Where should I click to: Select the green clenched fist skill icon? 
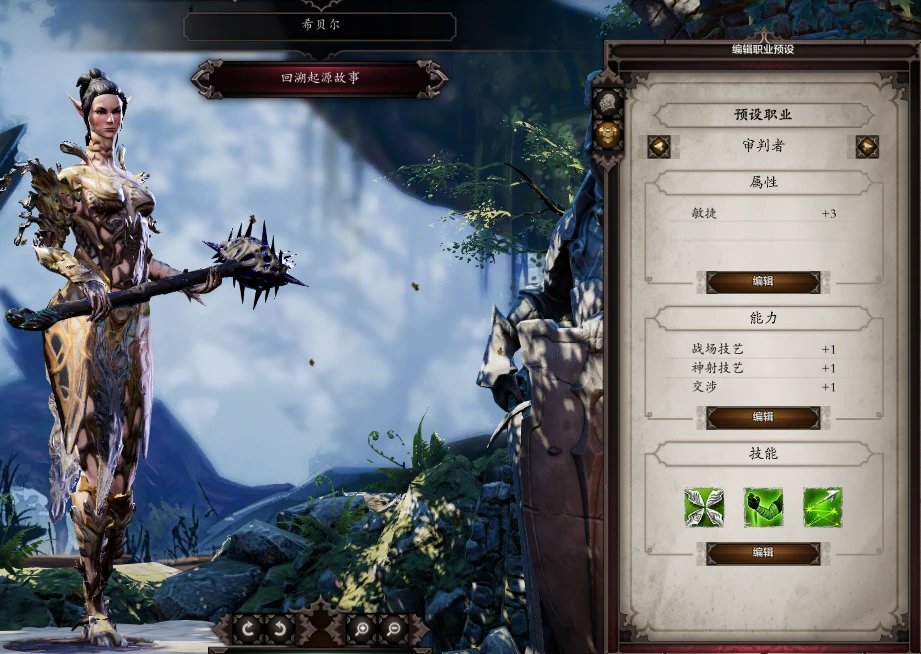[763, 507]
